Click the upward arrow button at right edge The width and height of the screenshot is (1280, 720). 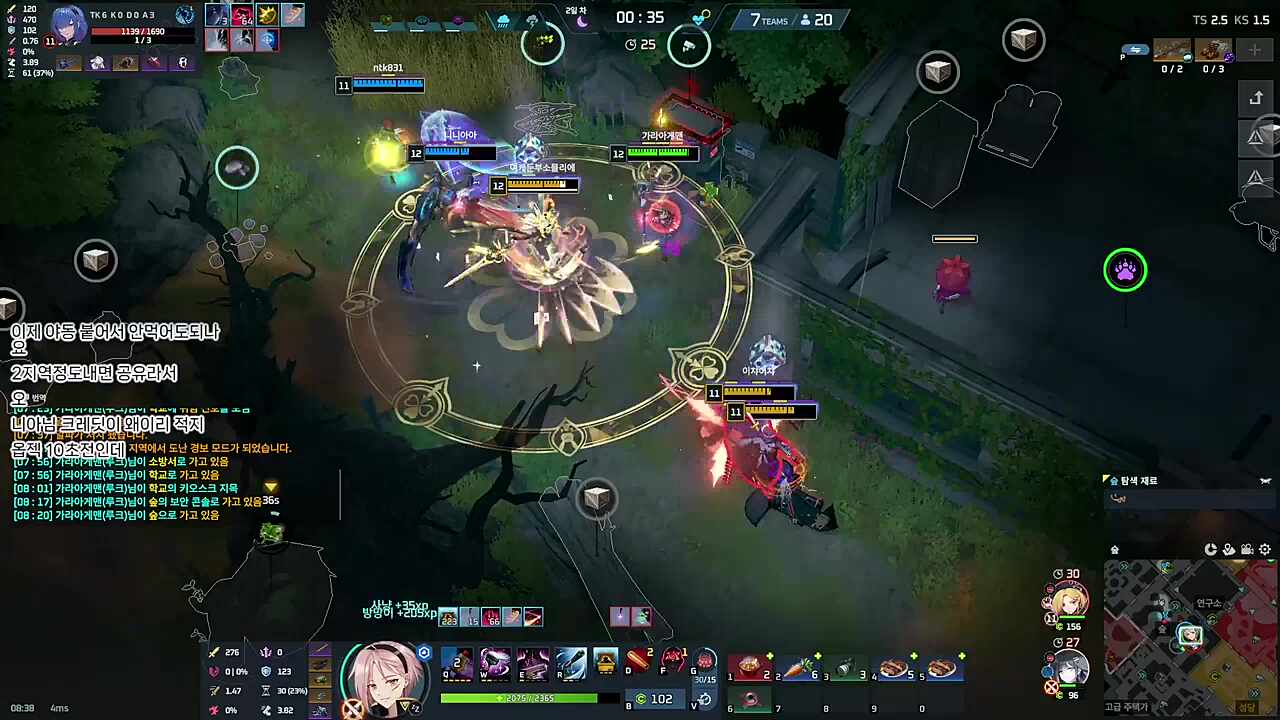pos(1257,98)
